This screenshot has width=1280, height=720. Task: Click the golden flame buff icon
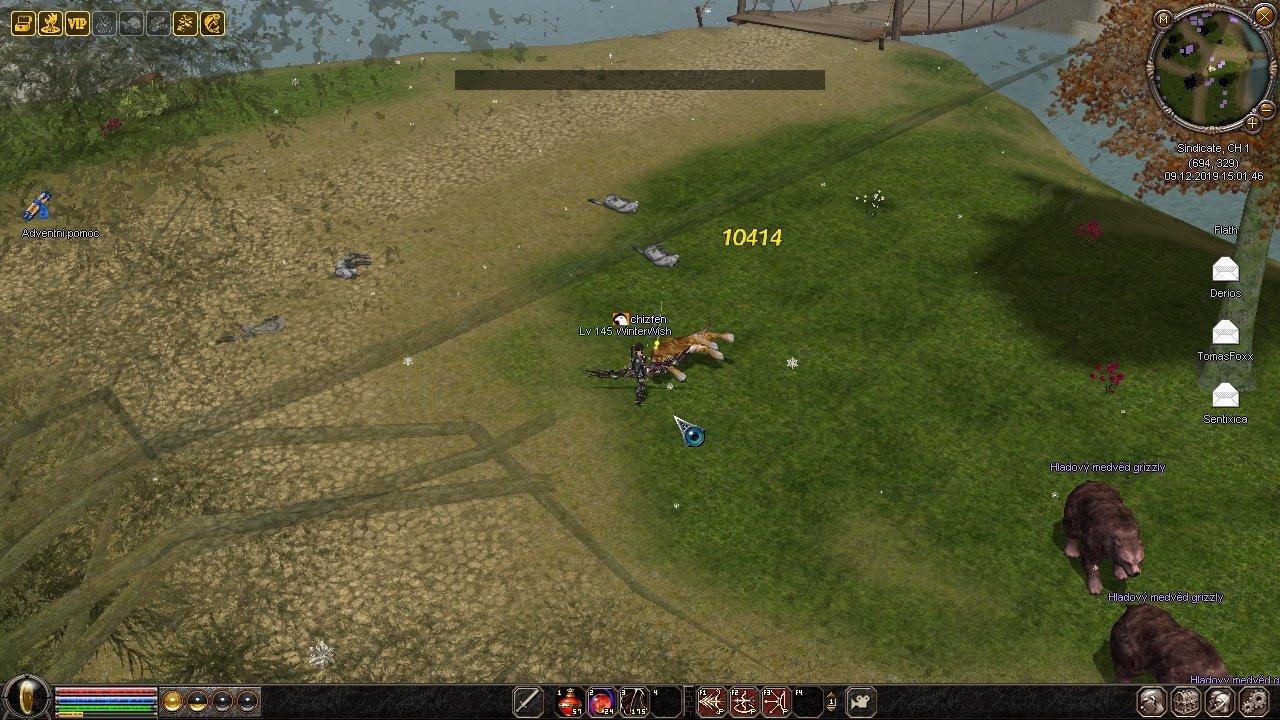pyautogui.click(x=50, y=23)
